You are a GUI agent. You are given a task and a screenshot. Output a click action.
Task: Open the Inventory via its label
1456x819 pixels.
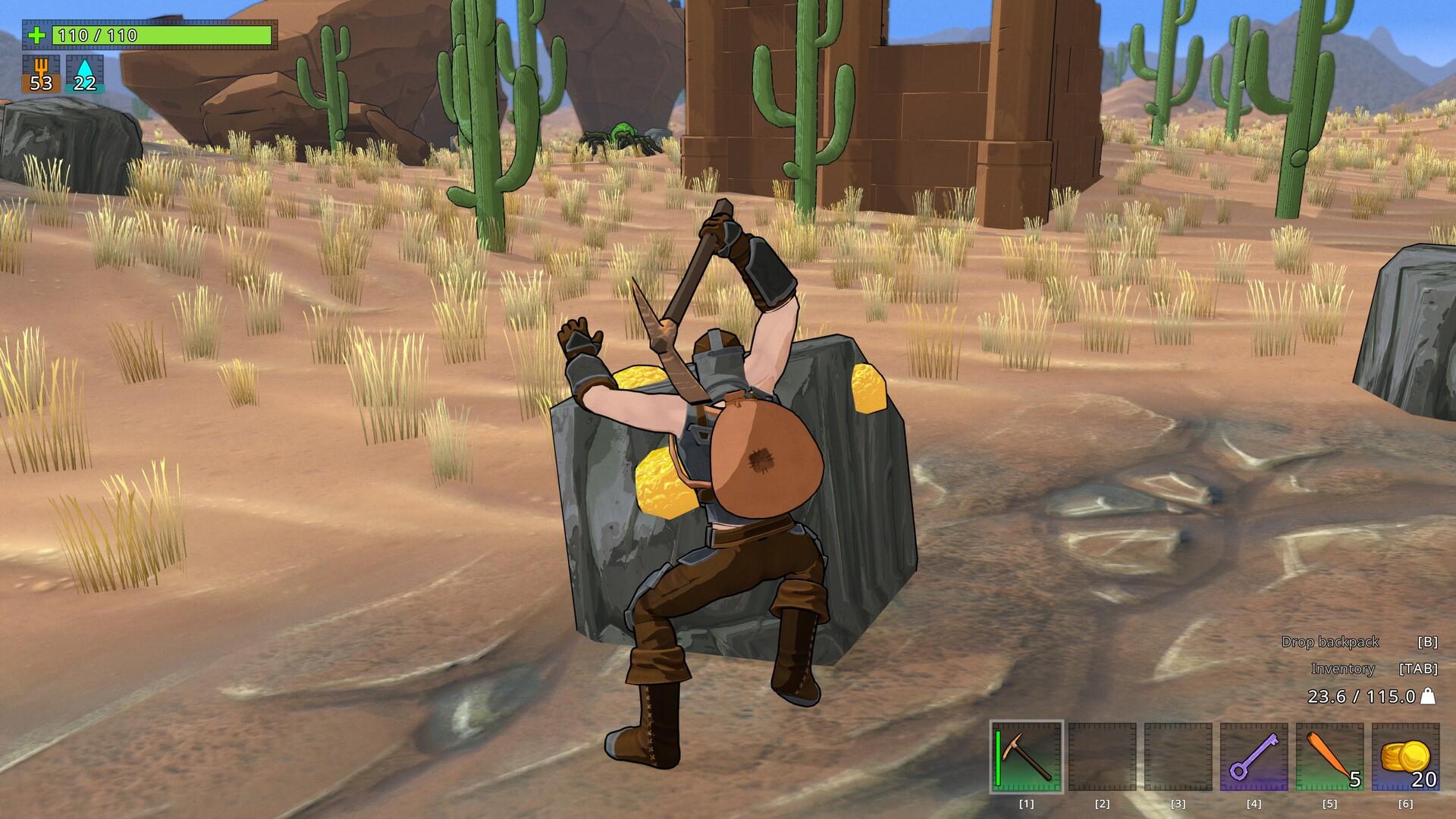pyautogui.click(x=1344, y=669)
